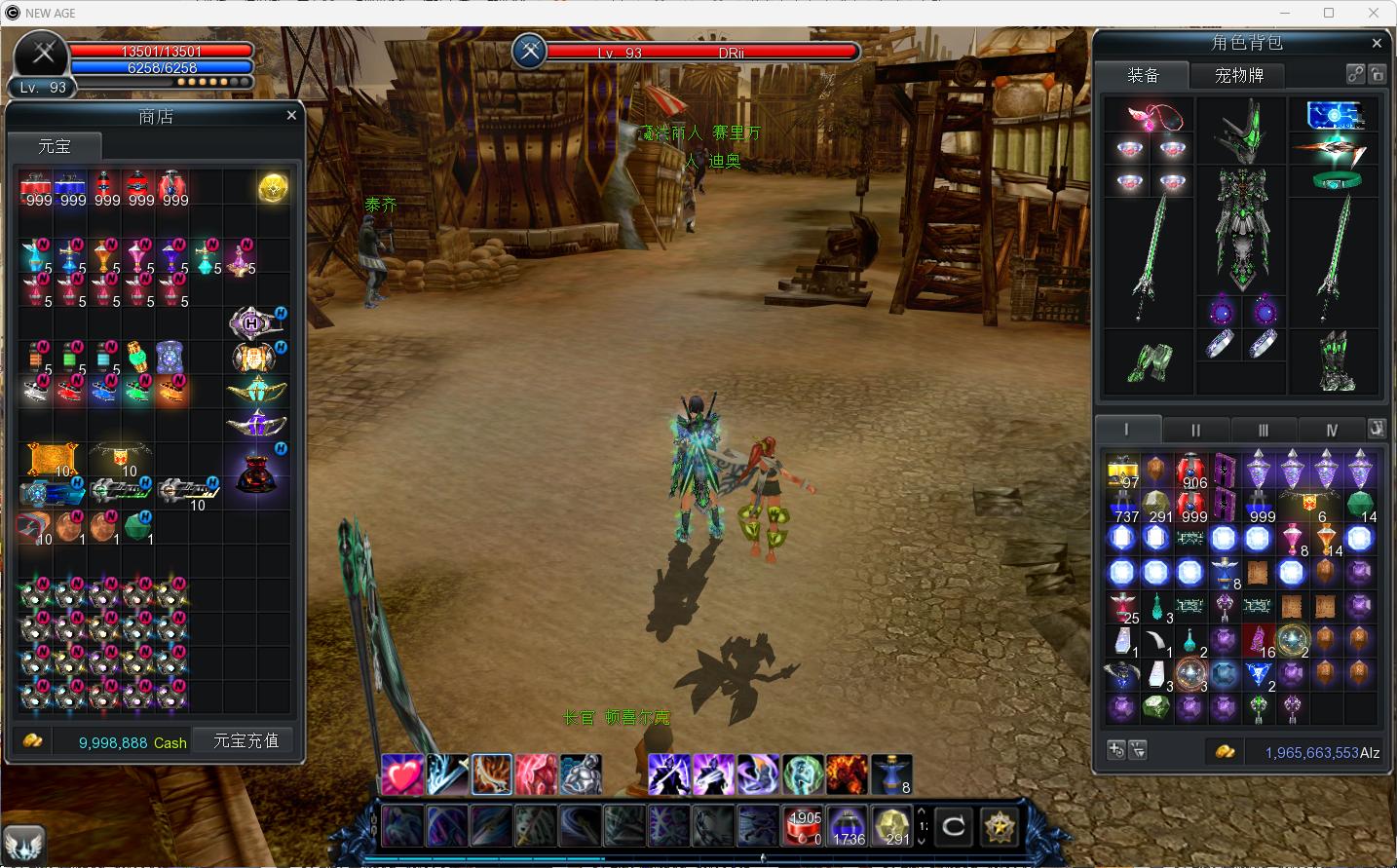Use the flame skill on the hotbar

[847, 774]
